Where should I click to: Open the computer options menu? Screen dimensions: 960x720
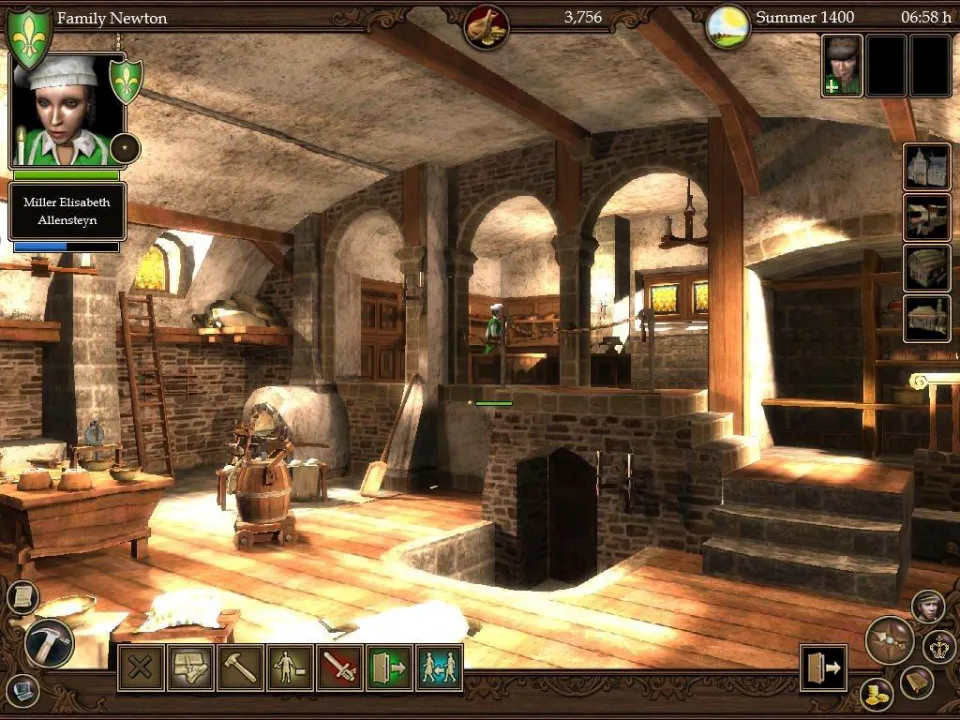[21, 689]
